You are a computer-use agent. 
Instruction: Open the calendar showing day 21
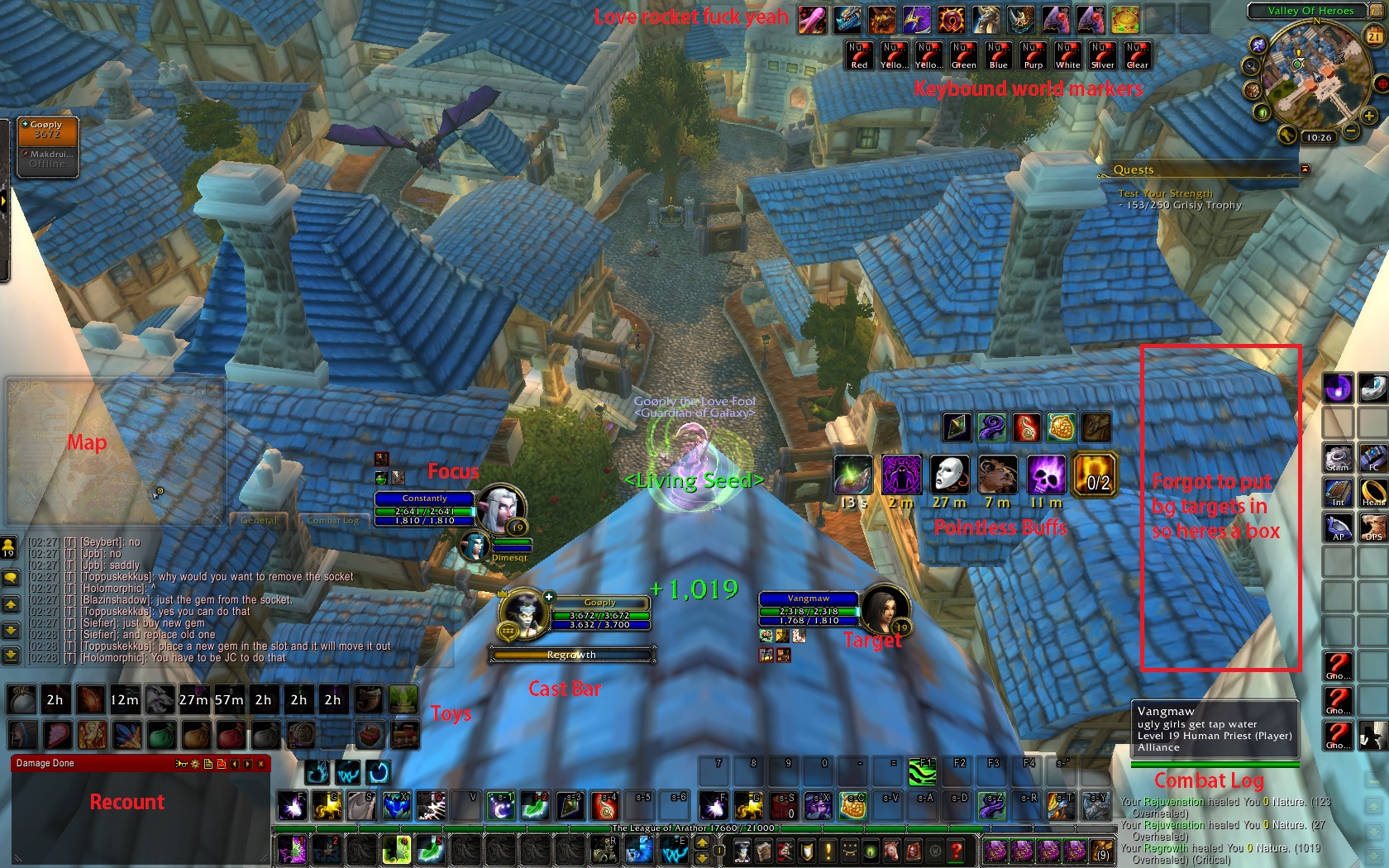[x=1374, y=36]
